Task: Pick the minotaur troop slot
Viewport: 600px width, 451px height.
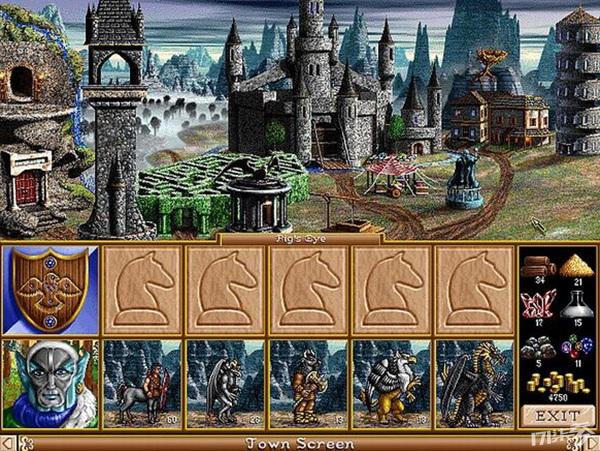Action: (308, 385)
